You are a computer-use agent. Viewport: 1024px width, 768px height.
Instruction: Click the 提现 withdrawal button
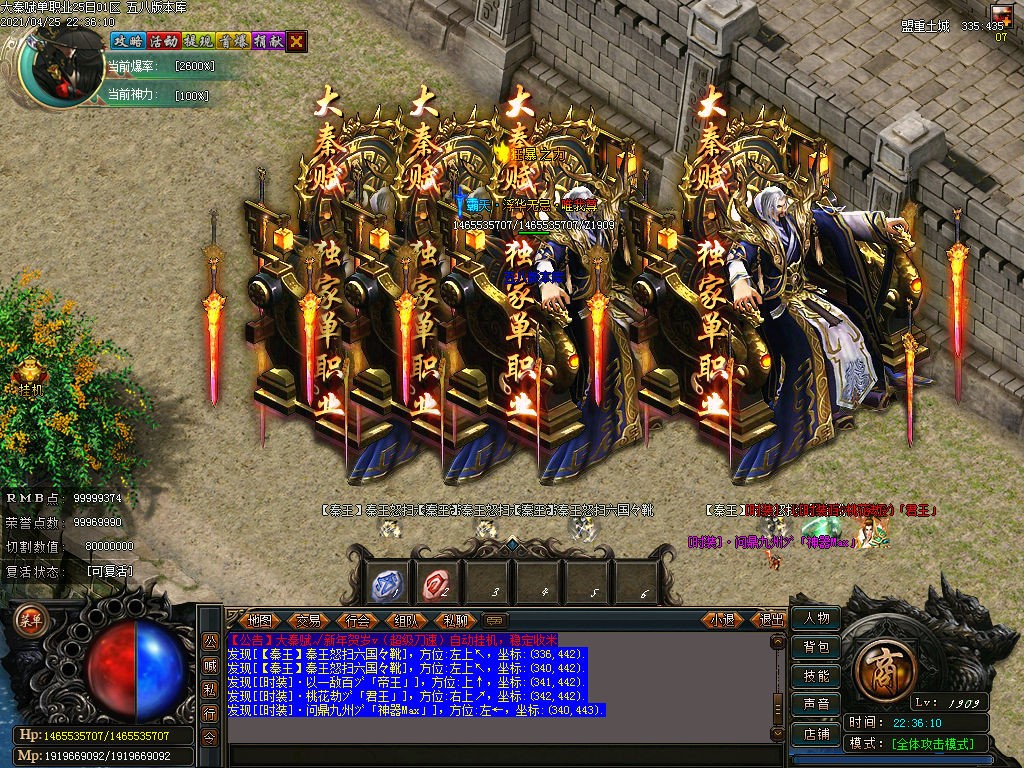[197, 41]
